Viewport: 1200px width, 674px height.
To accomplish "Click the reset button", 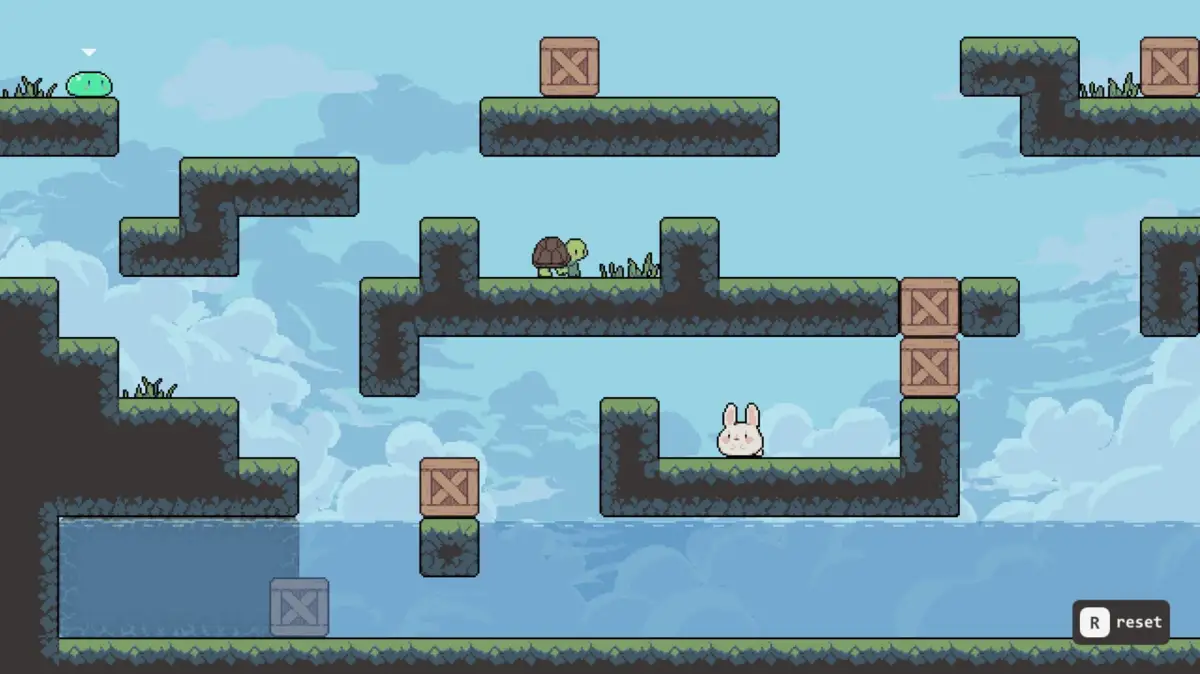I will (x=1120, y=622).
